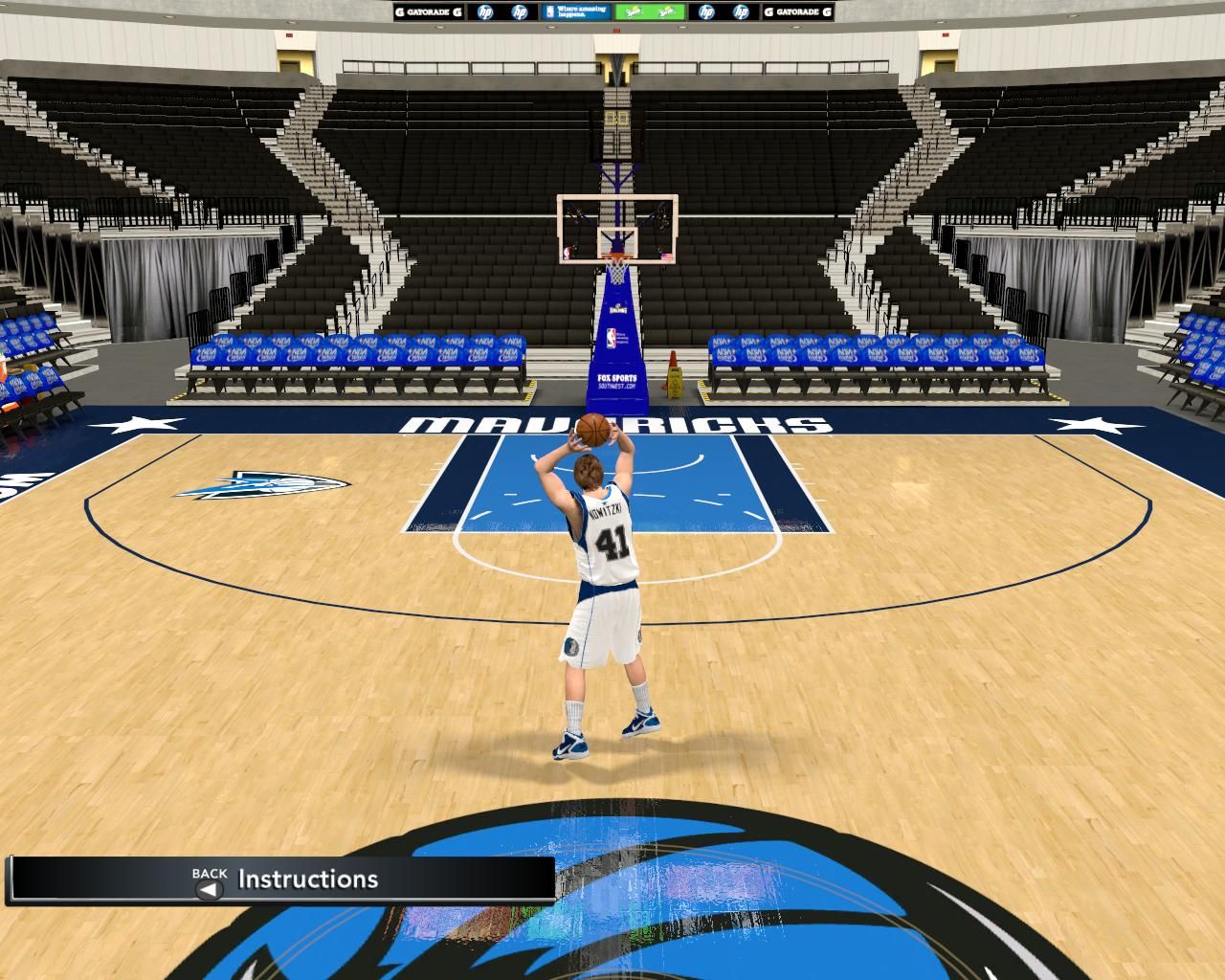Open the Instructions bar
Screen dimensions: 1225x980
tap(307, 880)
